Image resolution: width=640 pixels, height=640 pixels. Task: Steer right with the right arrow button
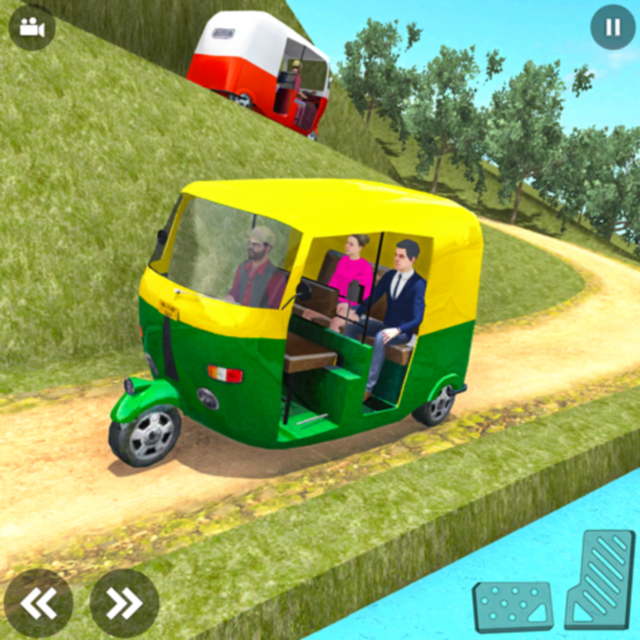[124, 602]
